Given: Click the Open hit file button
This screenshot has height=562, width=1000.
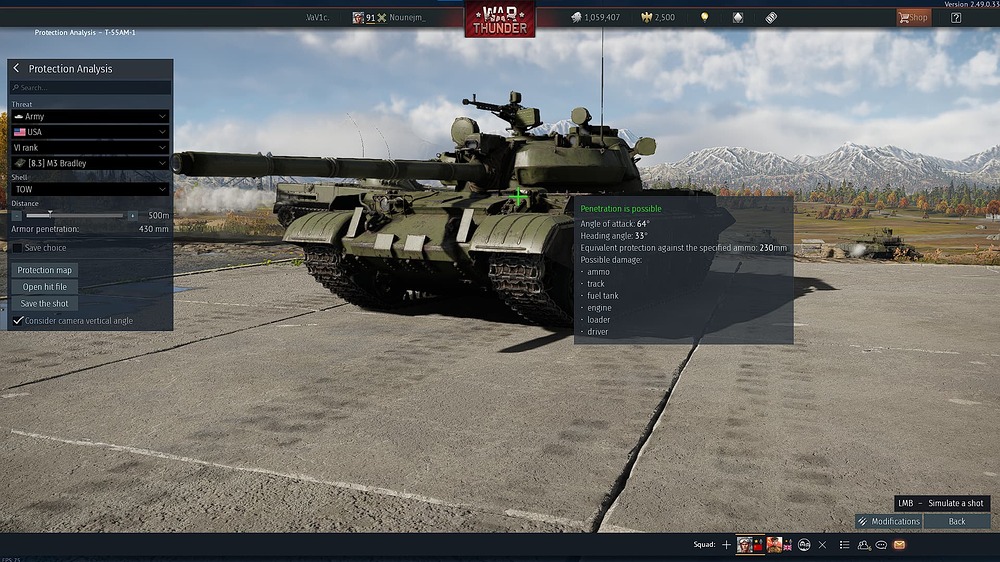Looking at the screenshot, I should pyautogui.click(x=45, y=287).
